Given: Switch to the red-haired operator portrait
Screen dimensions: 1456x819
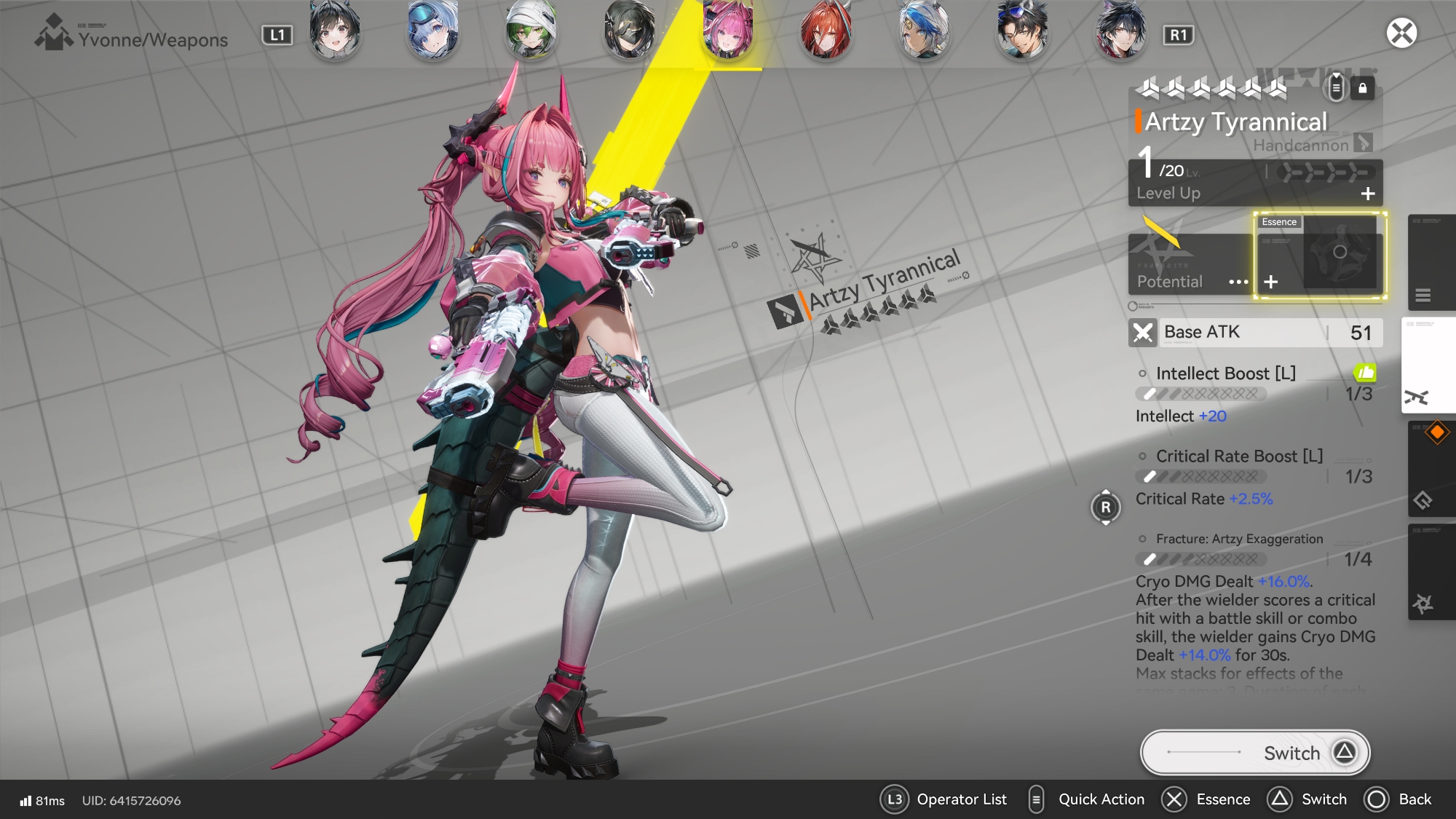Looking at the screenshot, I should [x=826, y=31].
